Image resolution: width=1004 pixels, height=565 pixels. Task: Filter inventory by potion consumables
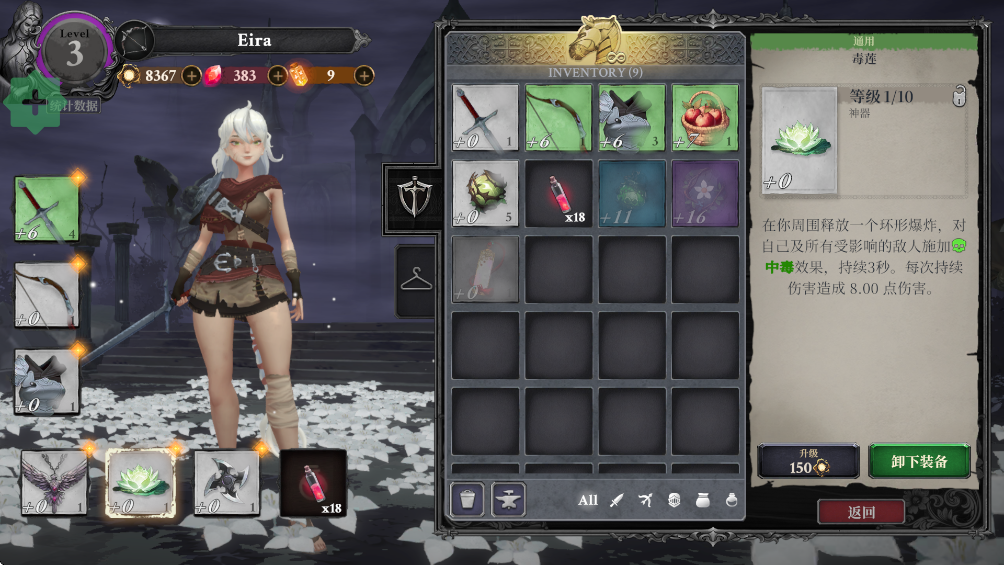pyautogui.click(x=731, y=500)
